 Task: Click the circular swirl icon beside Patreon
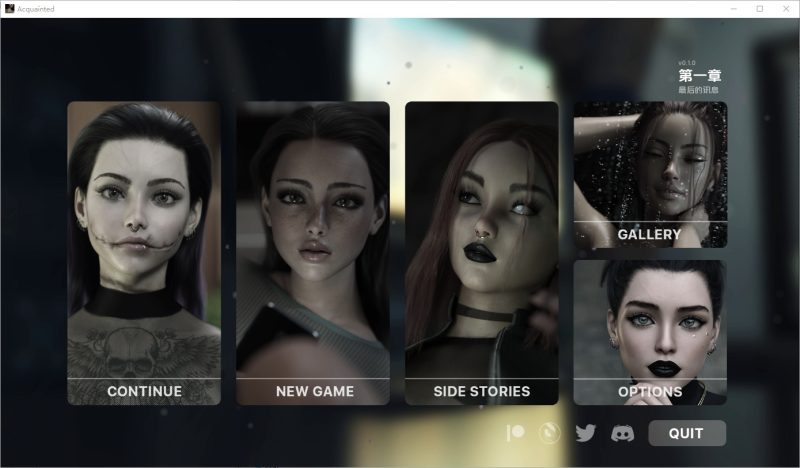tap(550, 433)
